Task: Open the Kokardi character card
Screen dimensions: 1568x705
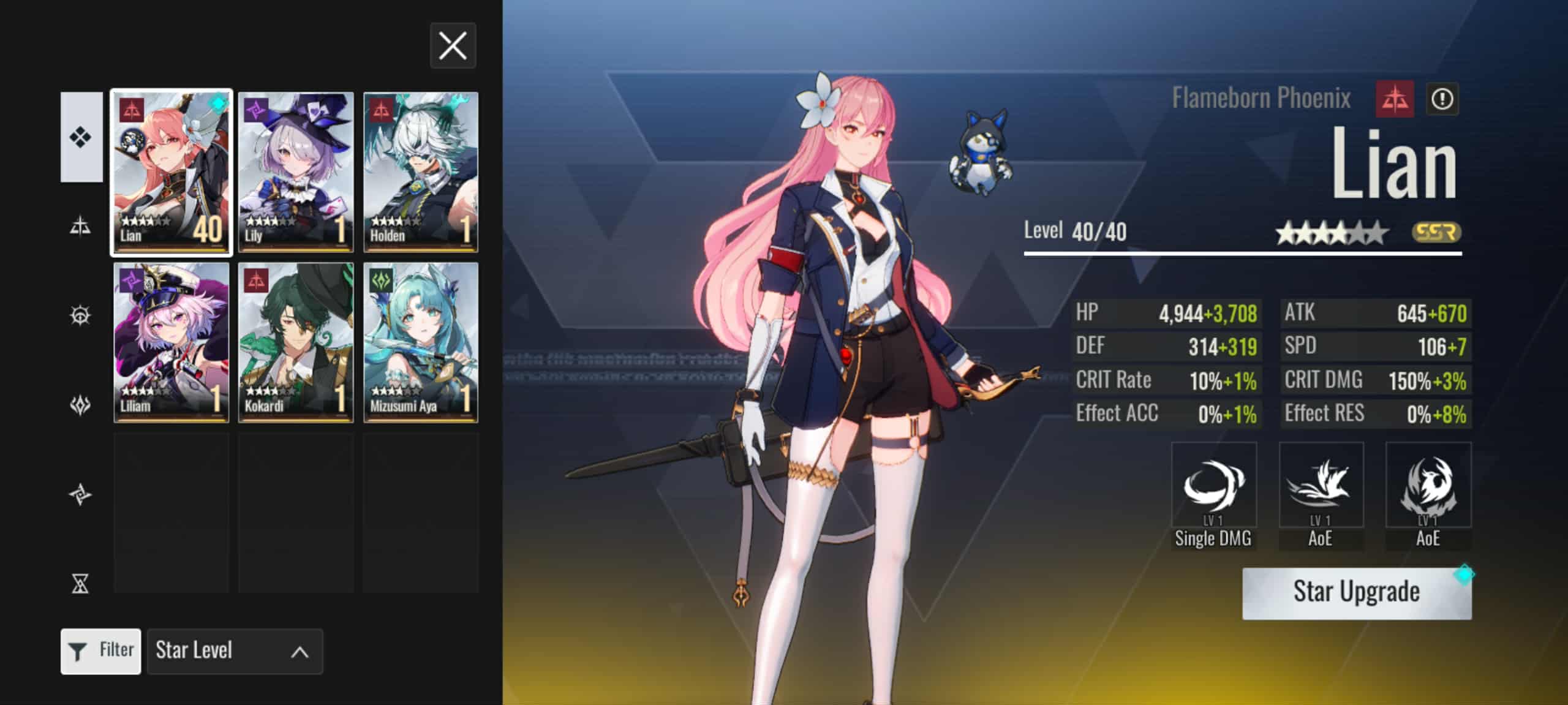Action: coord(296,342)
